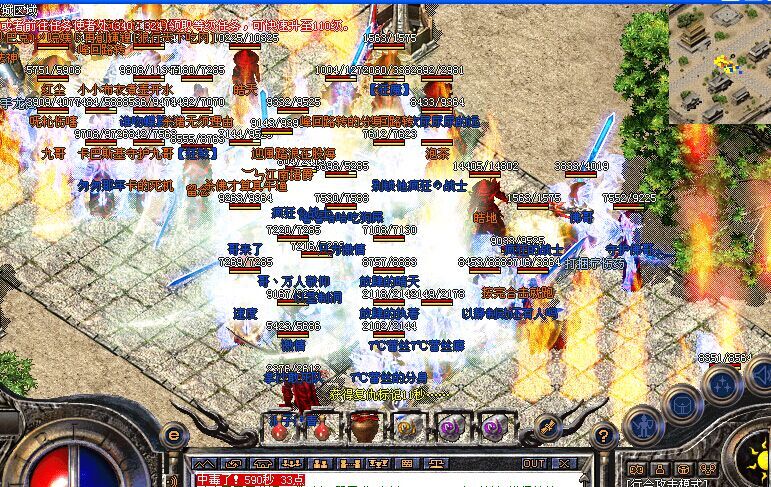The width and height of the screenshot is (771, 487).
Task: Use the yellow scroll in the belt
Action: click(405, 428)
